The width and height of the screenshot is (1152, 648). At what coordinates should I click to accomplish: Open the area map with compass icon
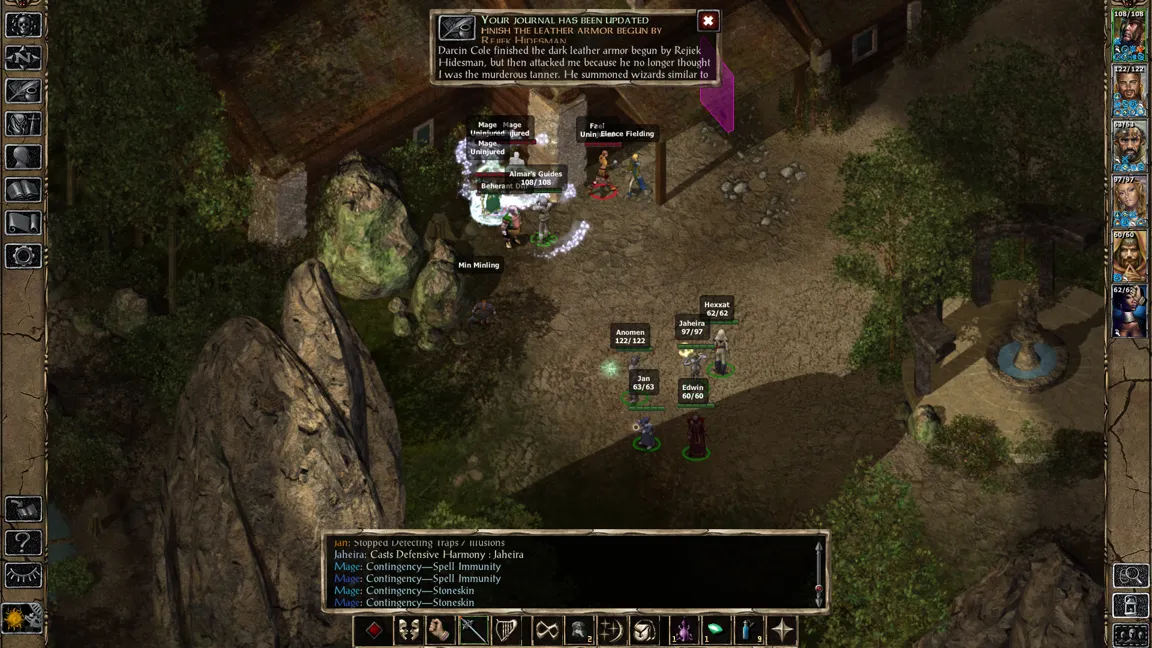(x=23, y=57)
